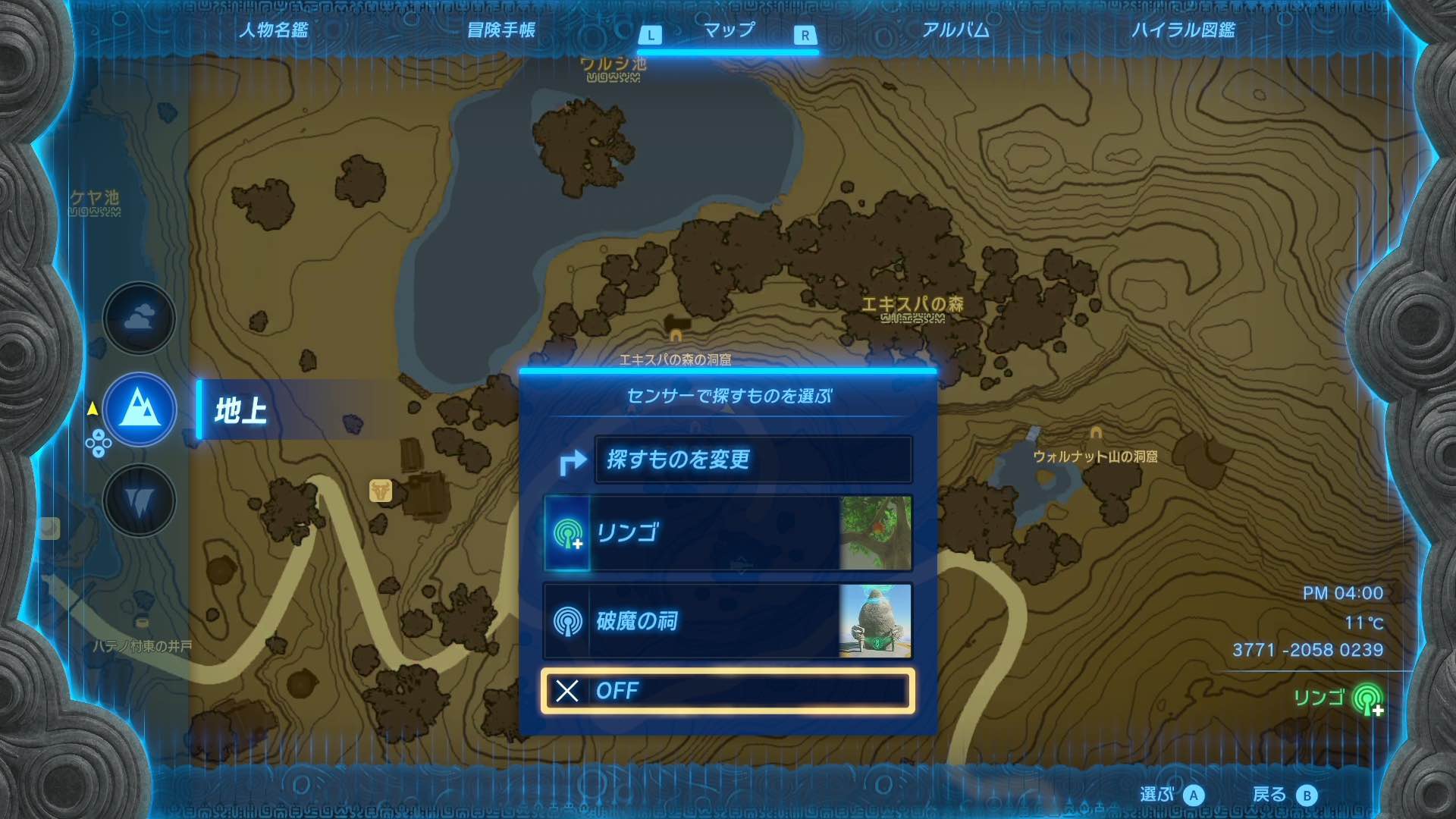This screenshot has width=1456, height=819.
Task: Turn the sensor OFF
Action: 726,691
